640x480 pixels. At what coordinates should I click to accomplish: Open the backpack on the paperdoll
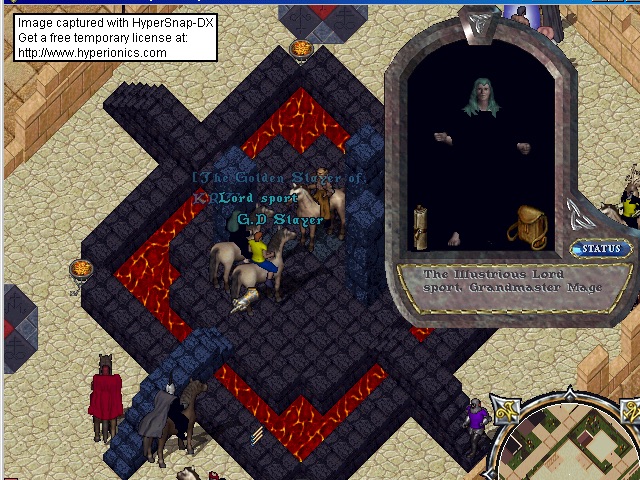point(527,227)
